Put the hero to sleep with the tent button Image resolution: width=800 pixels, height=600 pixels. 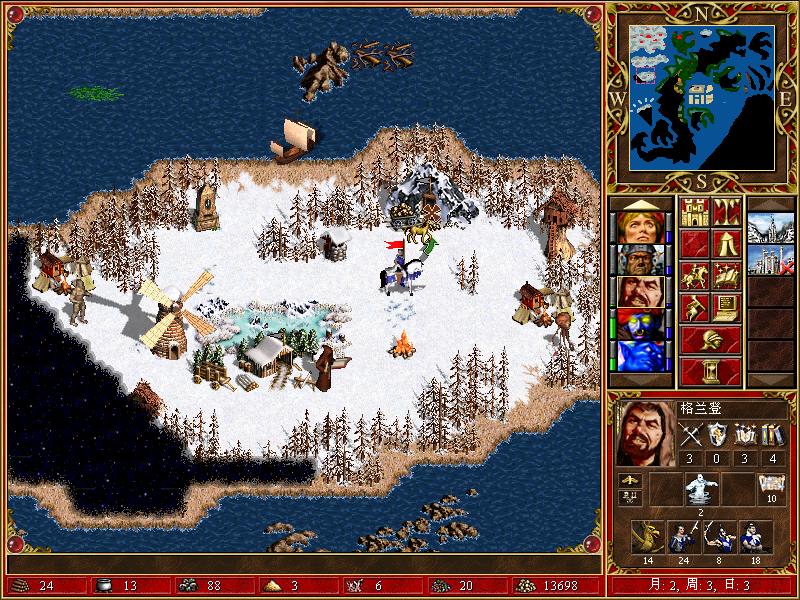click(x=727, y=244)
